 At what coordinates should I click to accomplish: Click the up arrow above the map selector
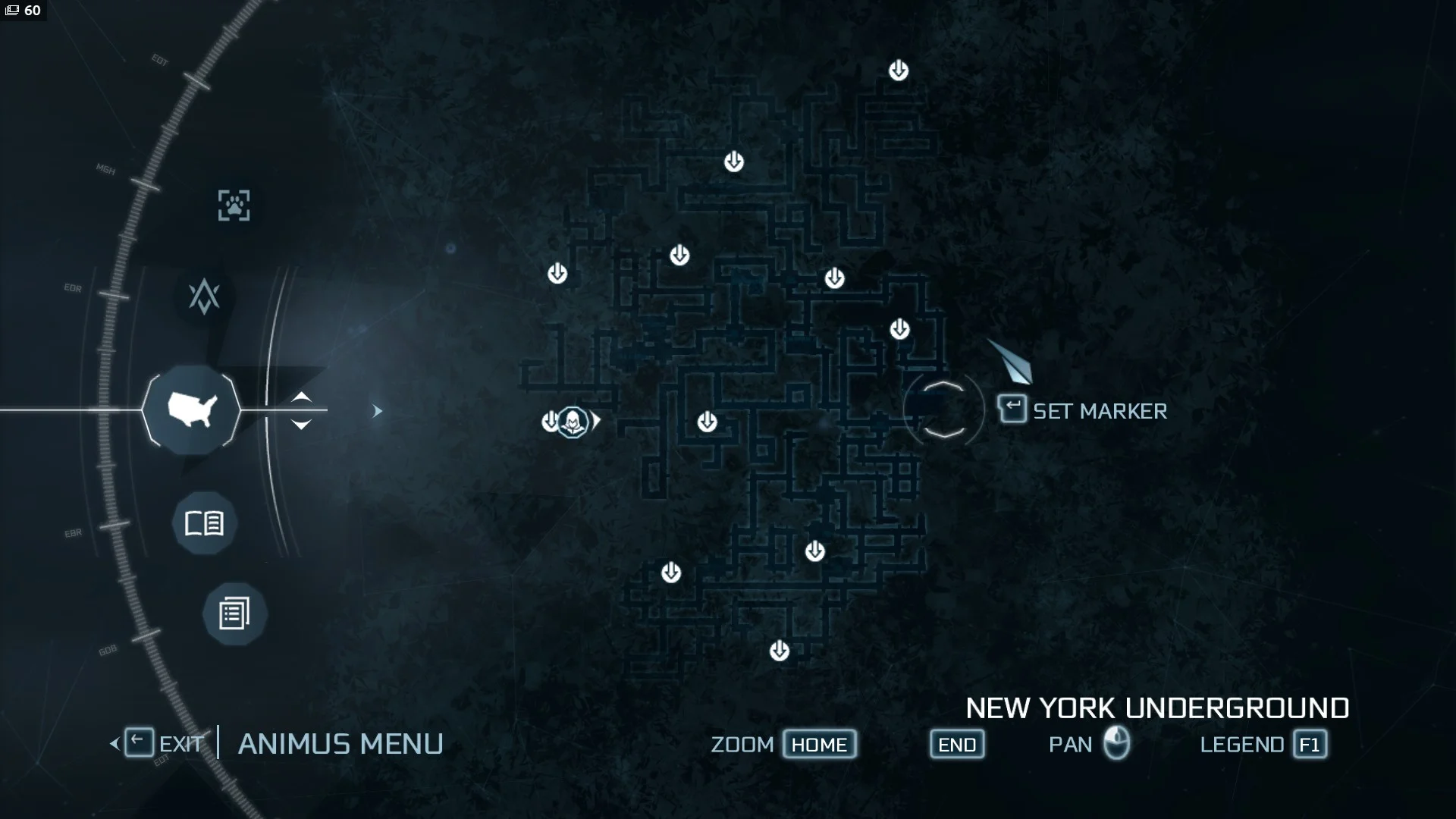[302, 397]
